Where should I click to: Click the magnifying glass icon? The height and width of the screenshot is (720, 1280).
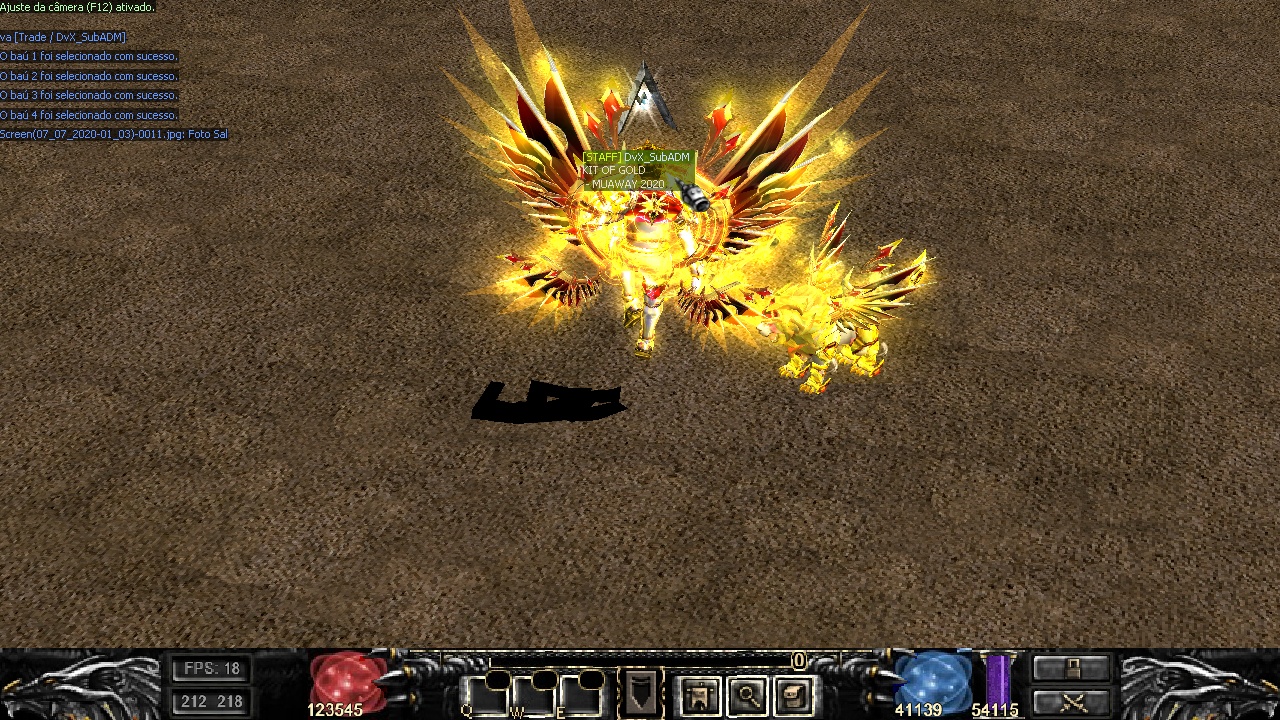point(747,695)
